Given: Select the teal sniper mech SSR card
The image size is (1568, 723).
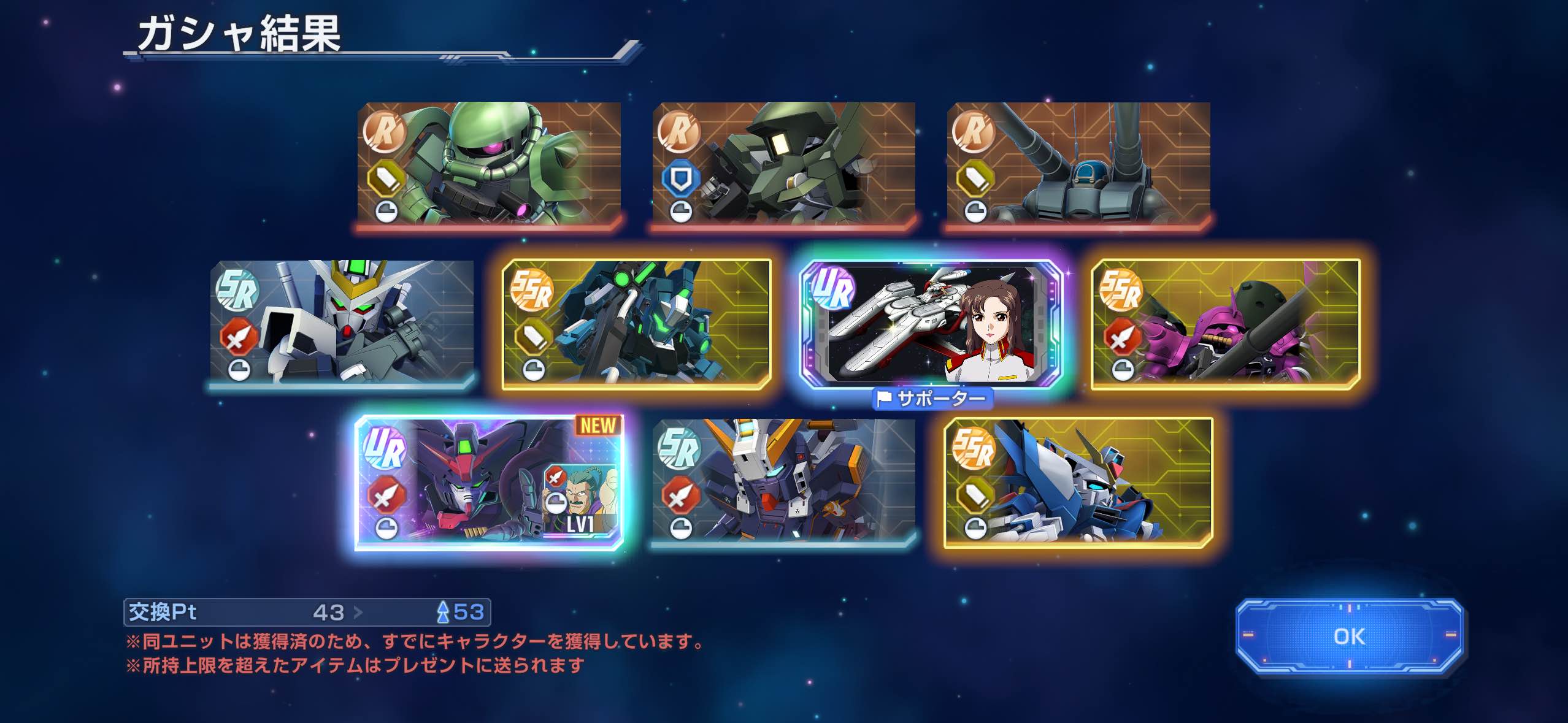Looking at the screenshot, I should [x=636, y=324].
